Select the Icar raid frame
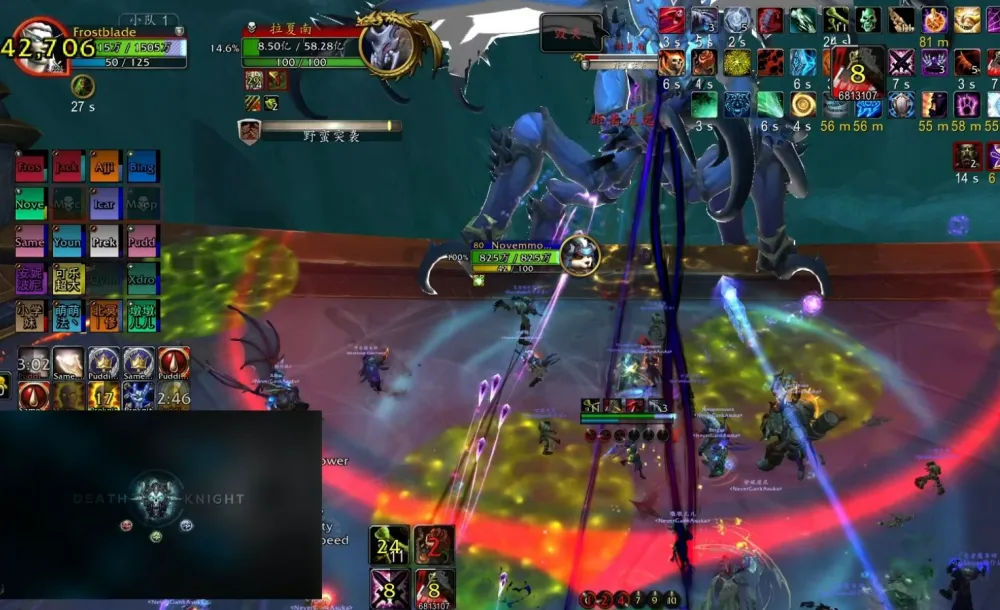 pyautogui.click(x=105, y=204)
